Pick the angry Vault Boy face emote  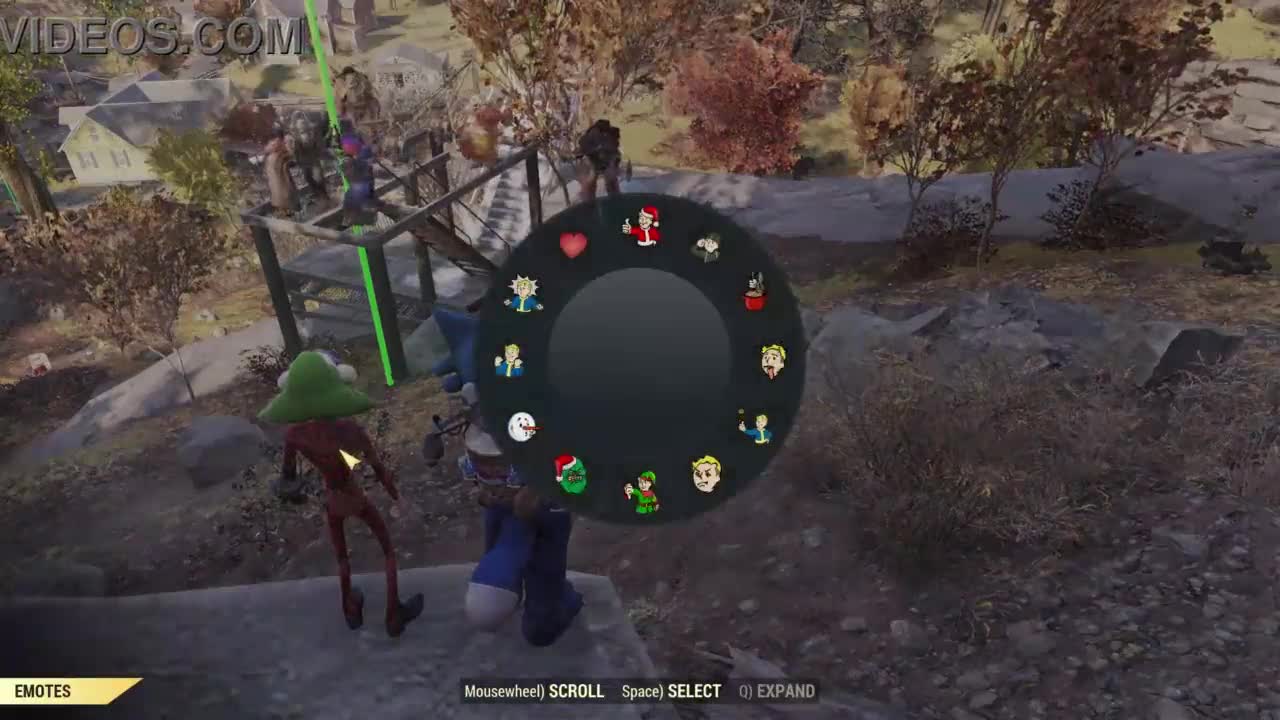(x=706, y=473)
